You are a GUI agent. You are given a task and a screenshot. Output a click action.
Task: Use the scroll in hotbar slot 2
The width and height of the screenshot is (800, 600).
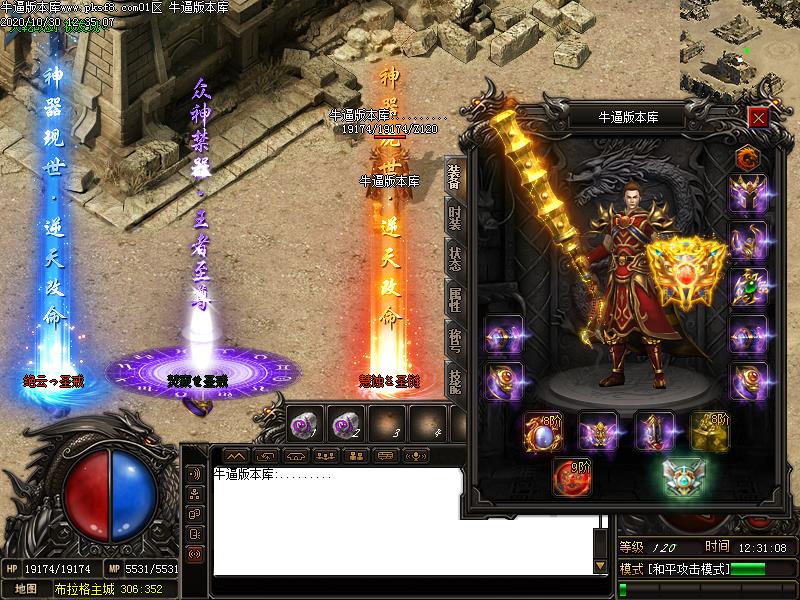(x=345, y=424)
